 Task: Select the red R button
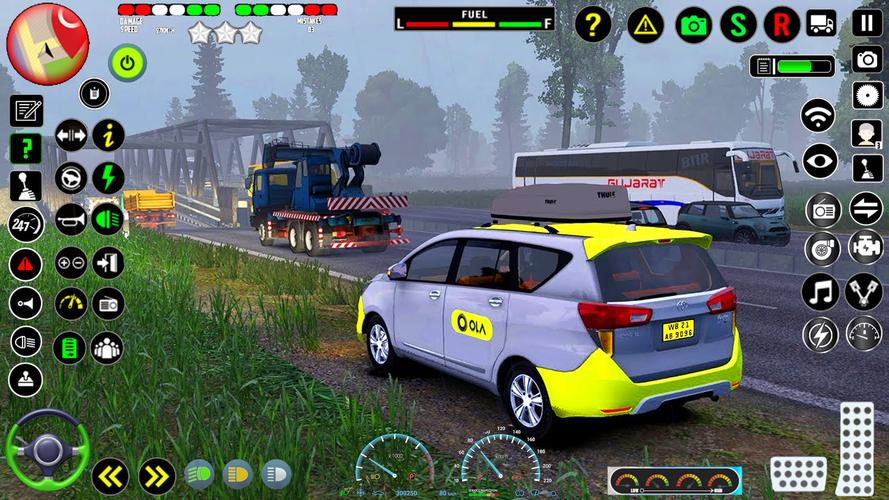781,24
